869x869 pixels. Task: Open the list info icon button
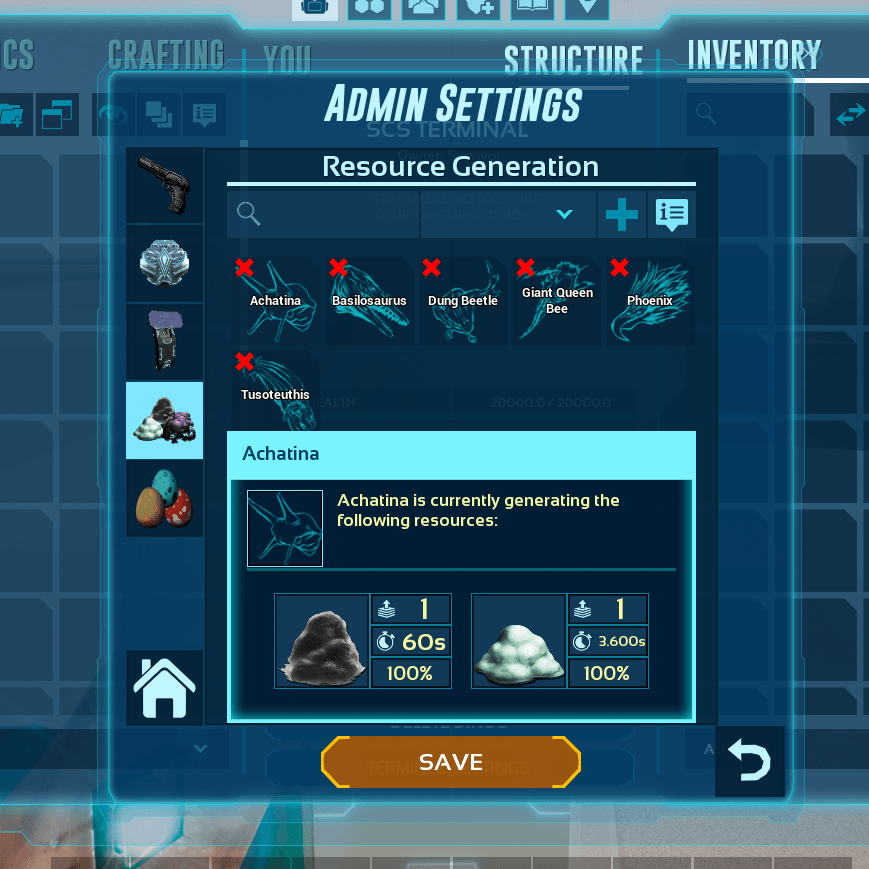point(671,214)
